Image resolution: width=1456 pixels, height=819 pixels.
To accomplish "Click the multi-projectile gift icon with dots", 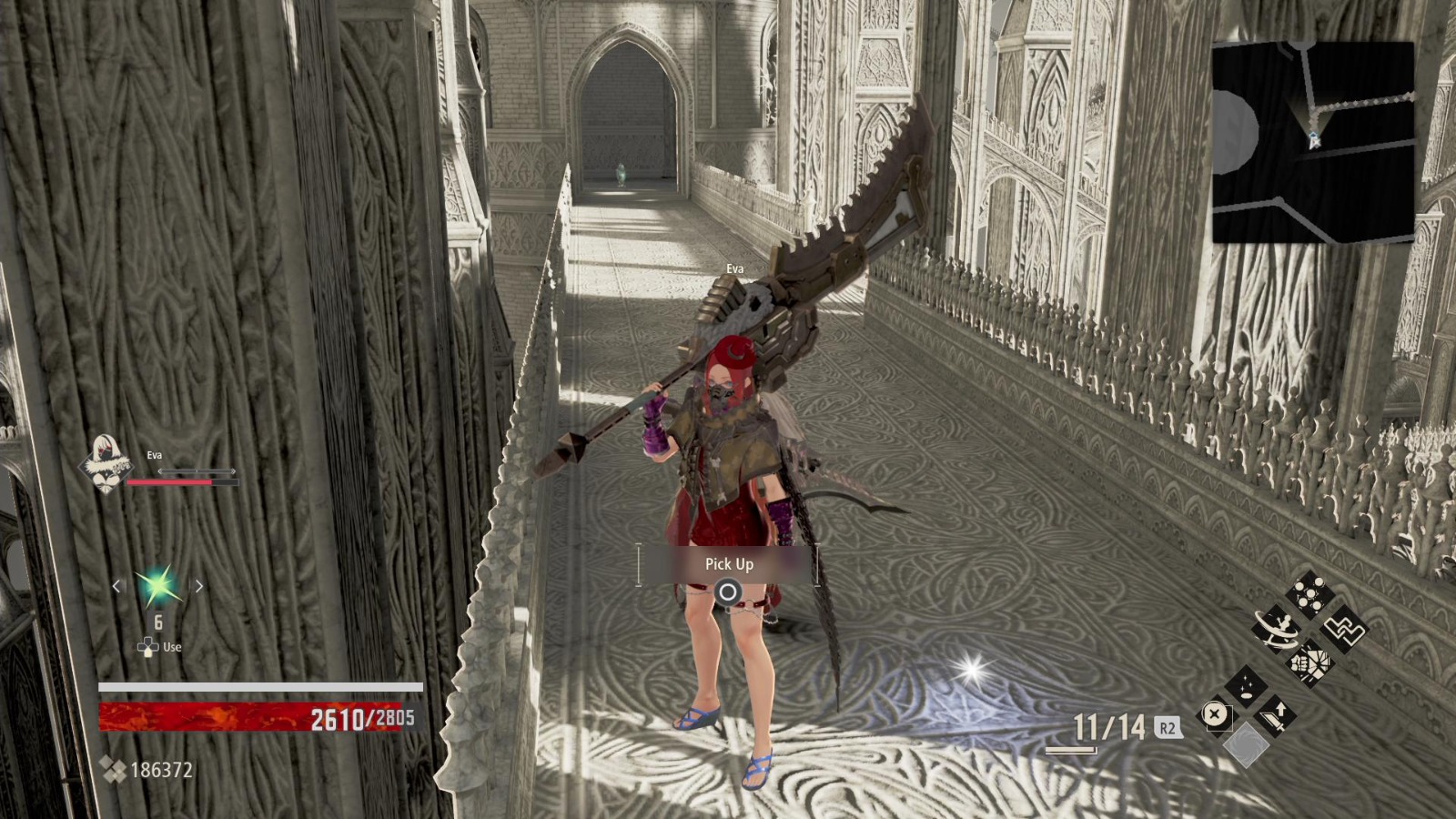I will pos(1310,592).
